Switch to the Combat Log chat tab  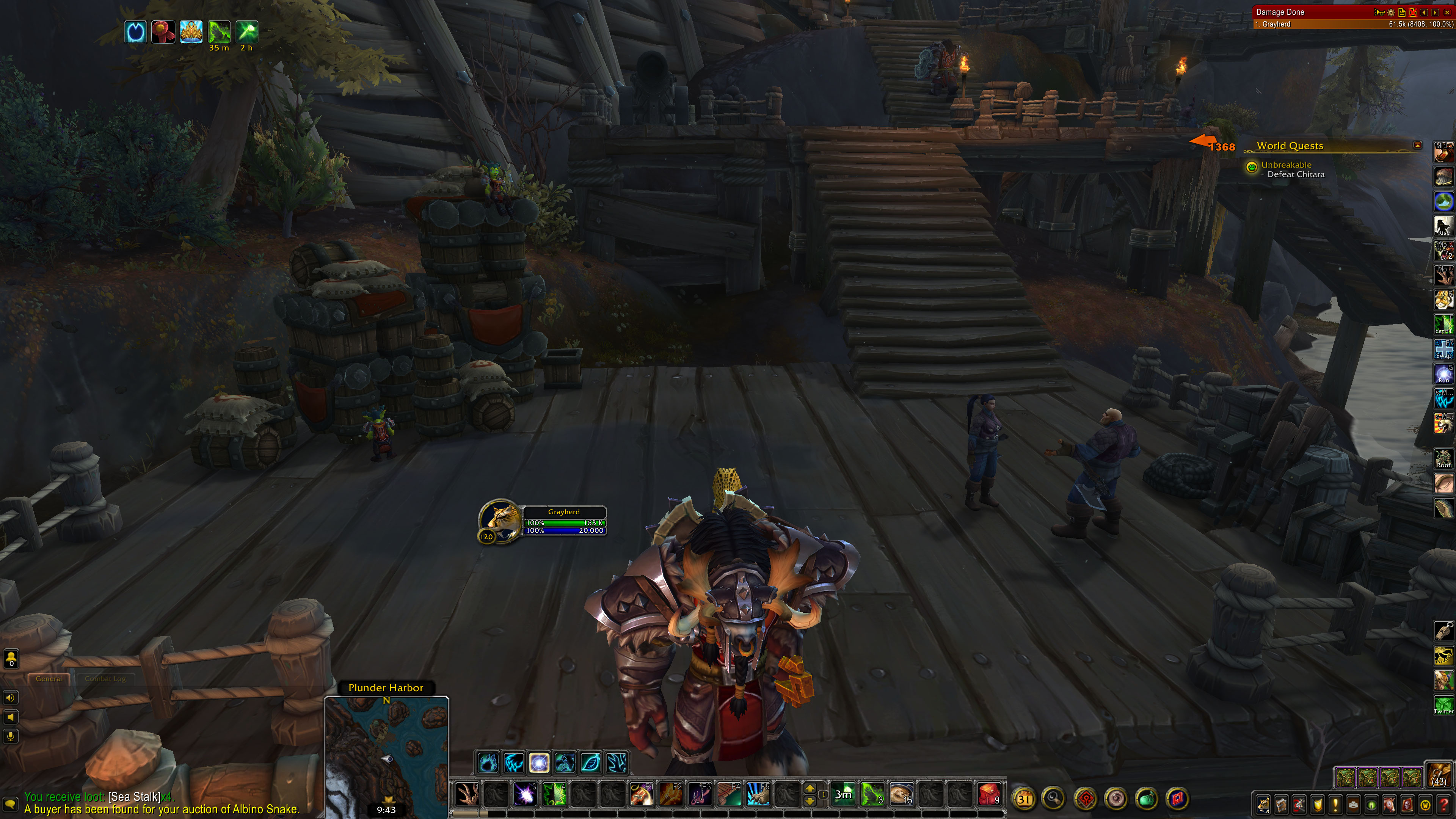pos(105,679)
